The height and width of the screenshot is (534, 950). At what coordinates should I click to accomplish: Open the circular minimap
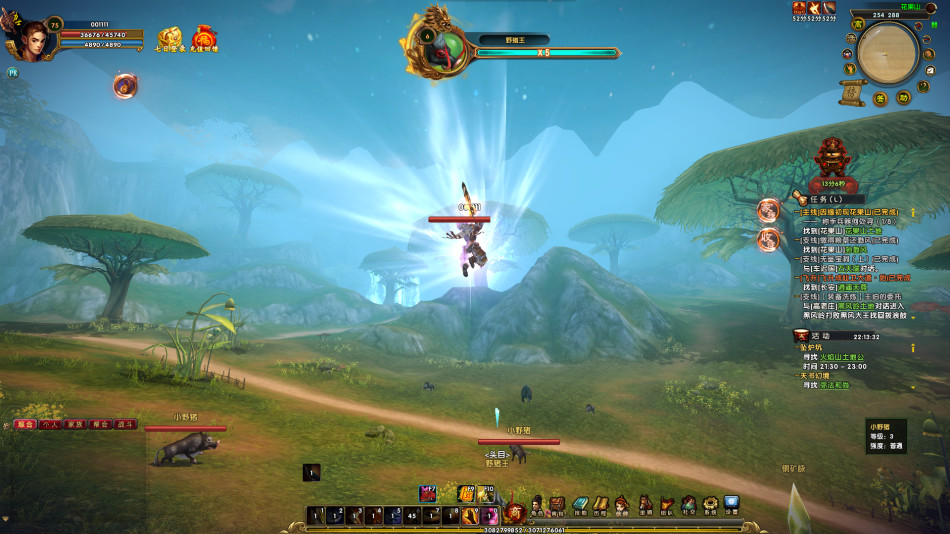(887, 53)
